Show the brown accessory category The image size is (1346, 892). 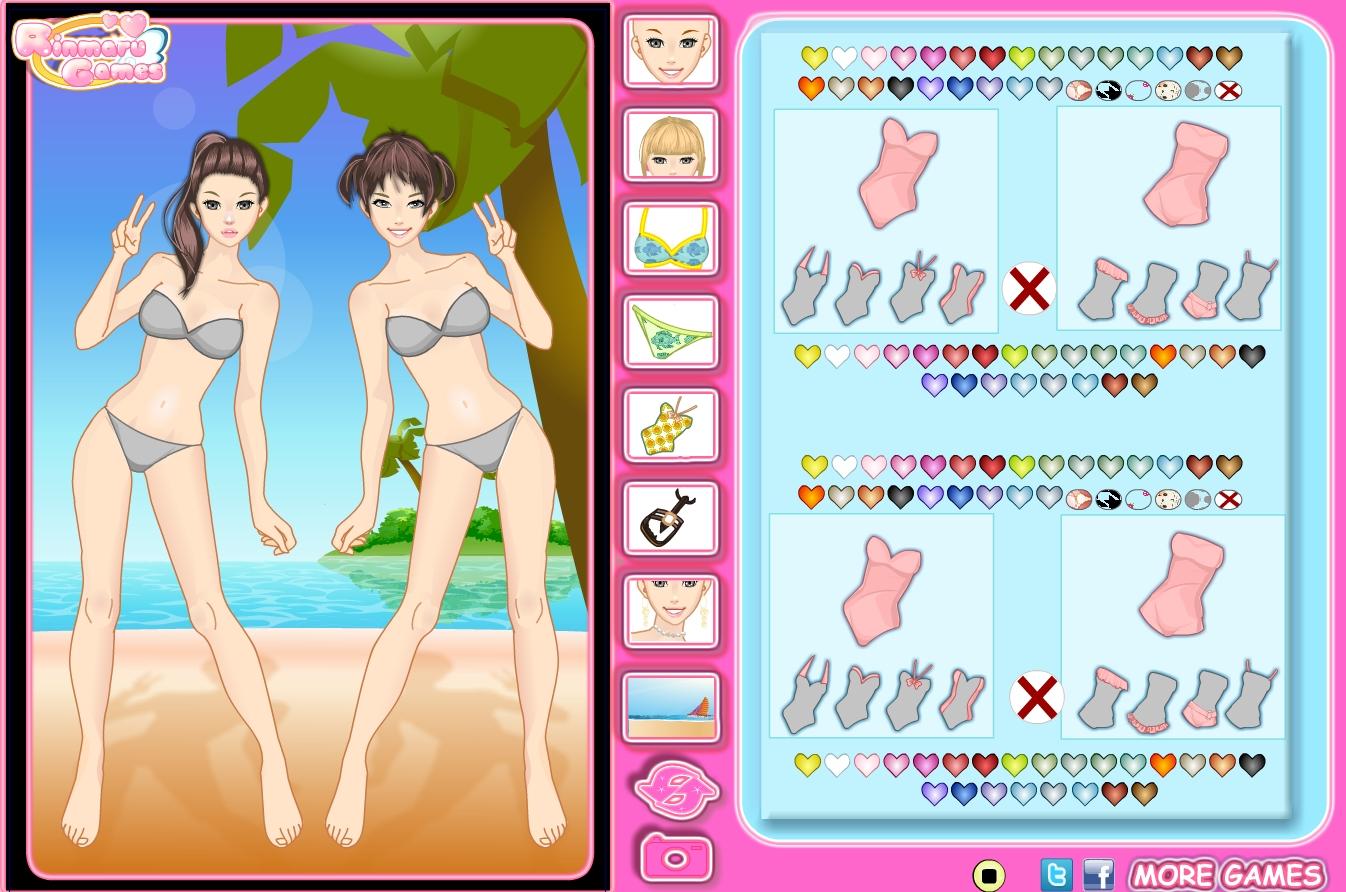click(671, 518)
